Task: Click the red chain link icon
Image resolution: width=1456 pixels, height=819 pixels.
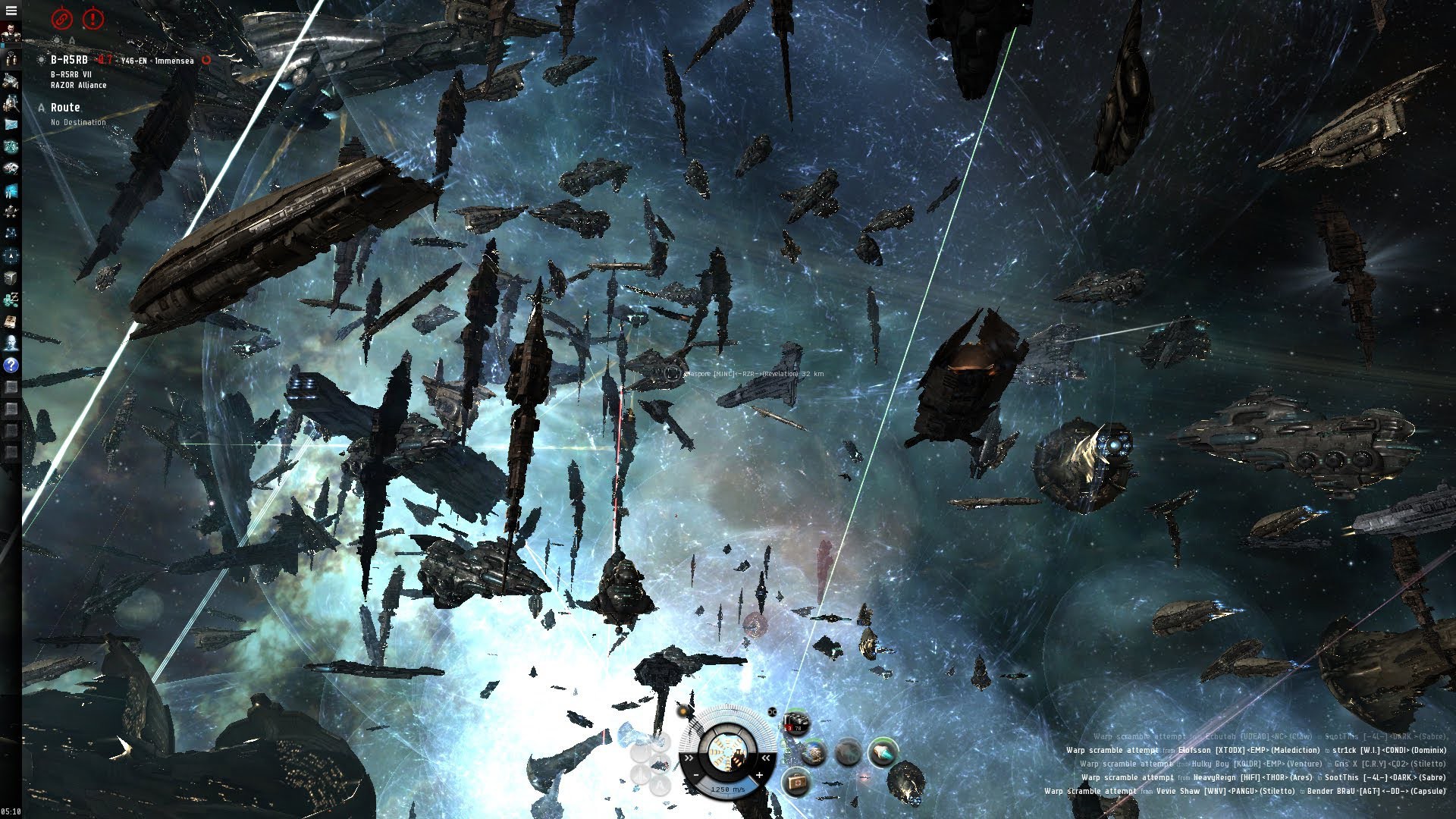Action: point(61,17)
